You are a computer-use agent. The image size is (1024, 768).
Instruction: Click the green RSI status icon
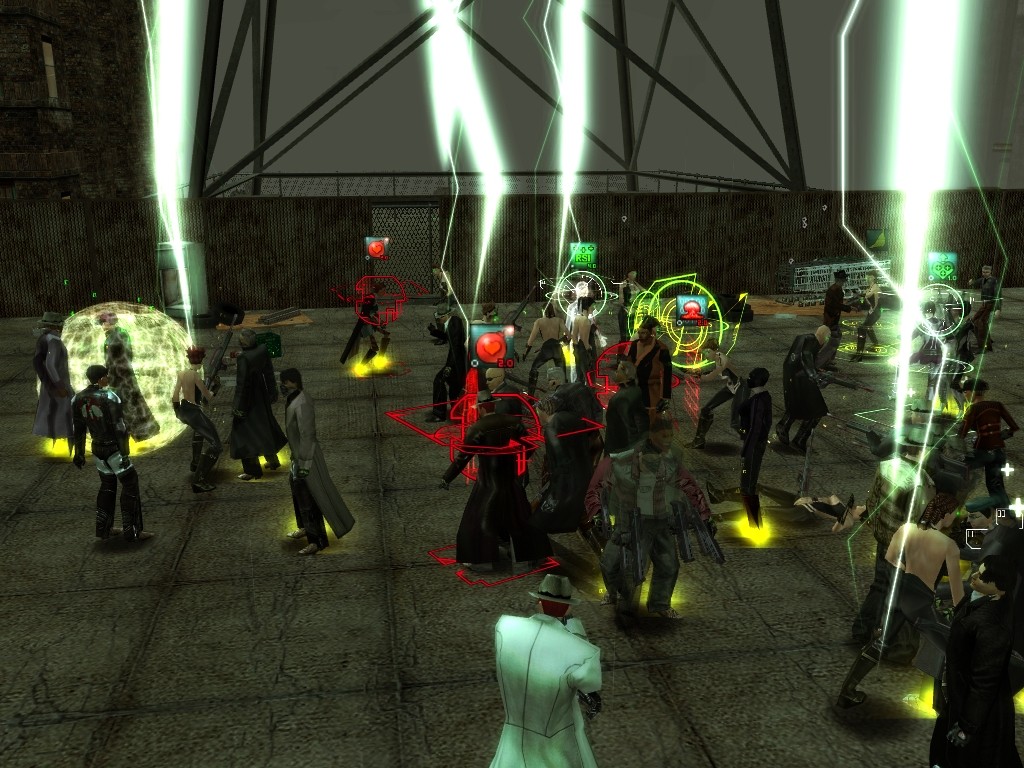[582, 255]
